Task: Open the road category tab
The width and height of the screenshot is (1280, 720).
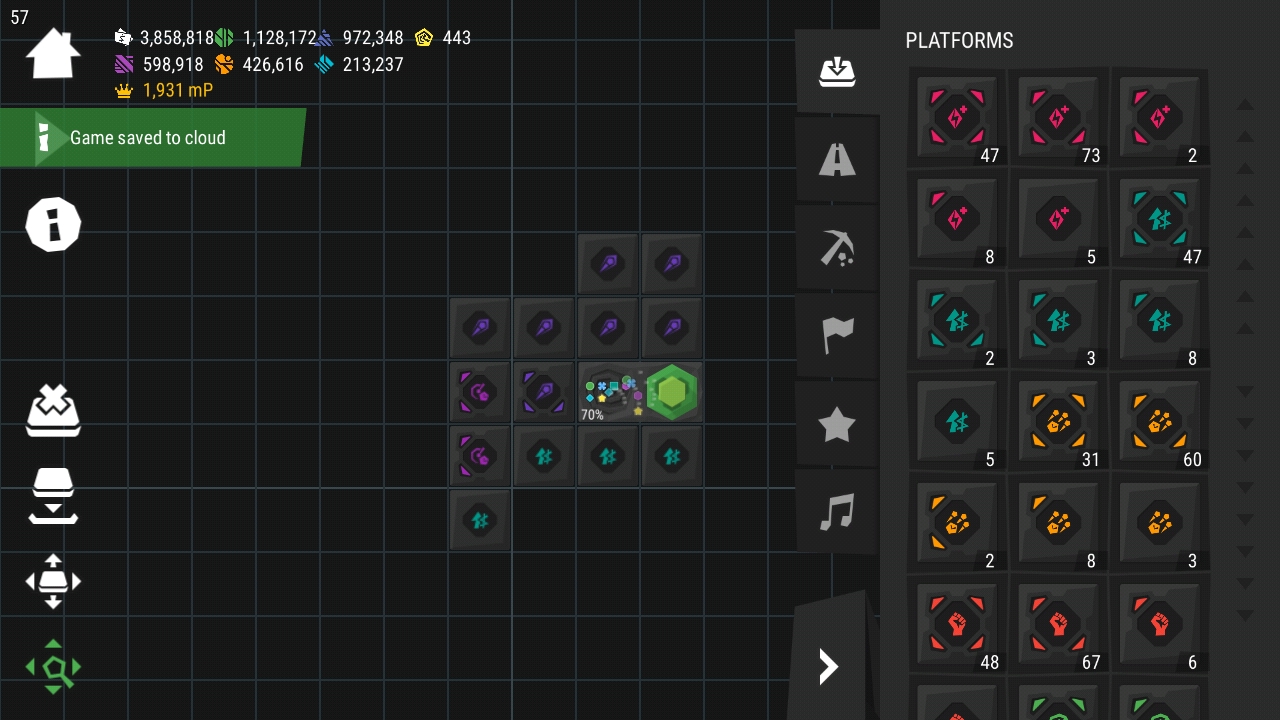Action: pos(837,159)
